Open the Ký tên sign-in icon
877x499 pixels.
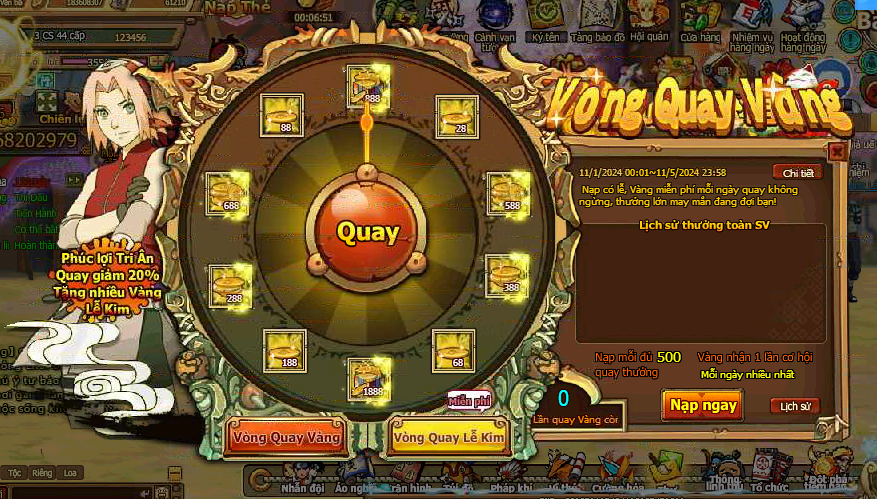(545, 20)
